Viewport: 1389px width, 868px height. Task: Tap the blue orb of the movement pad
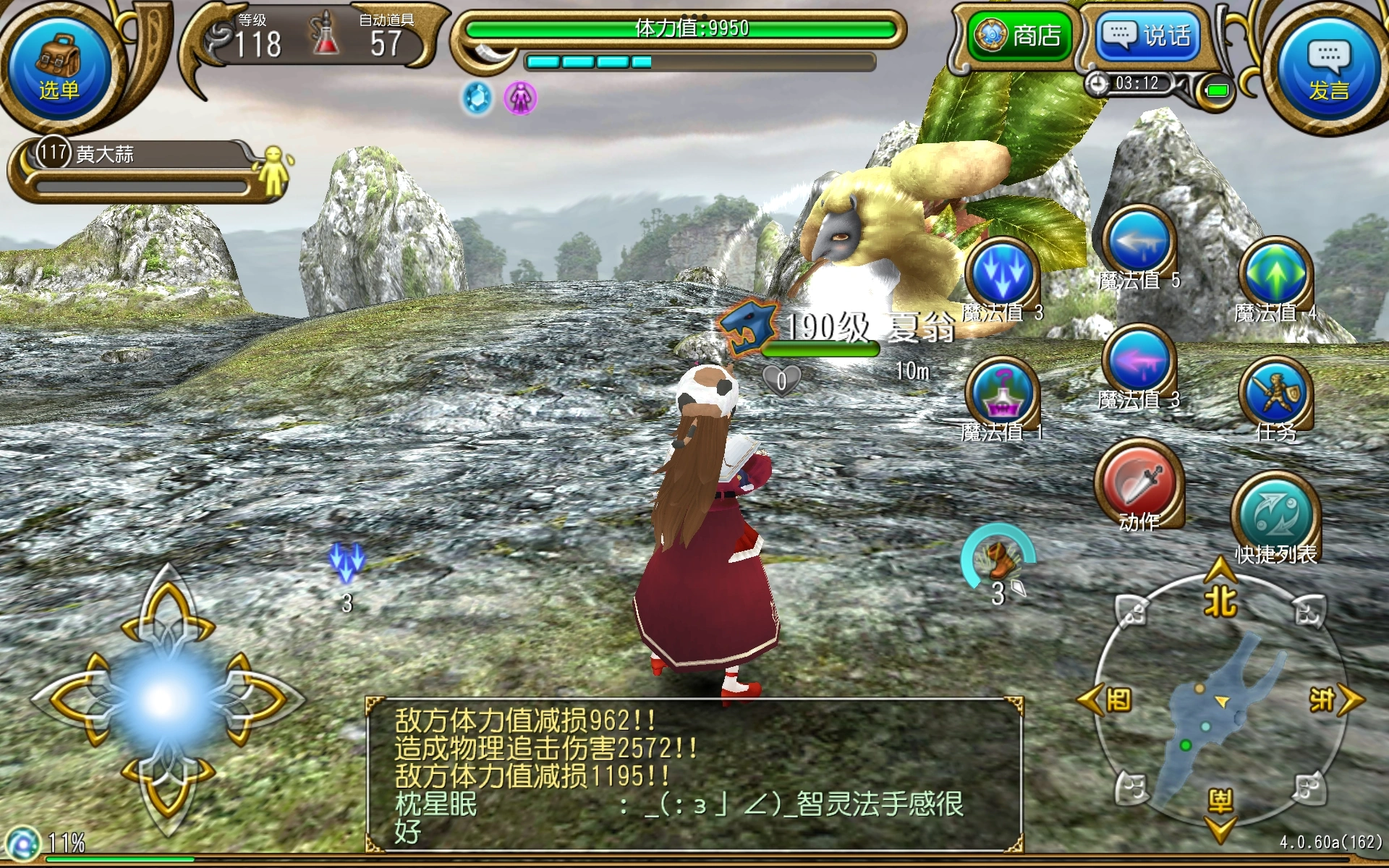point(165,699)
